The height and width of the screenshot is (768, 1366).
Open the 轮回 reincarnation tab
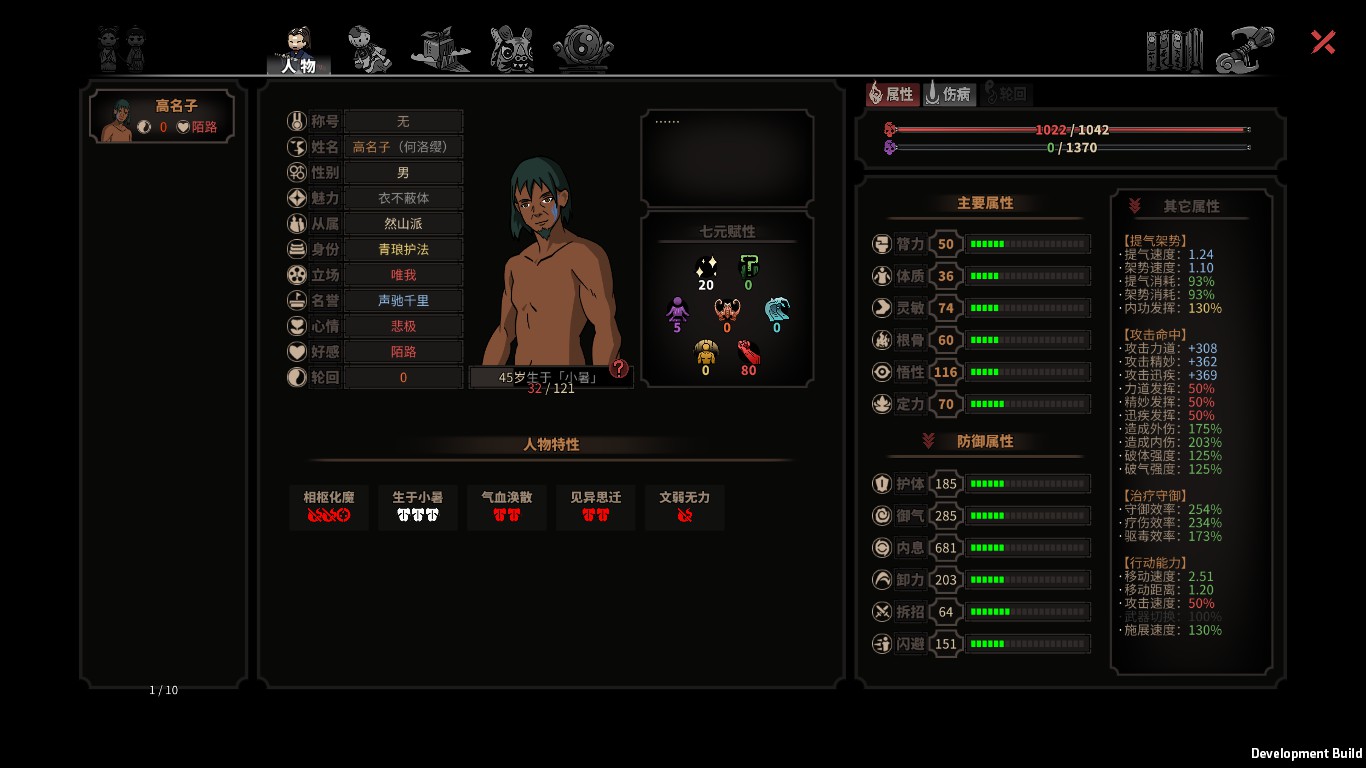(x=1006, y=94)
